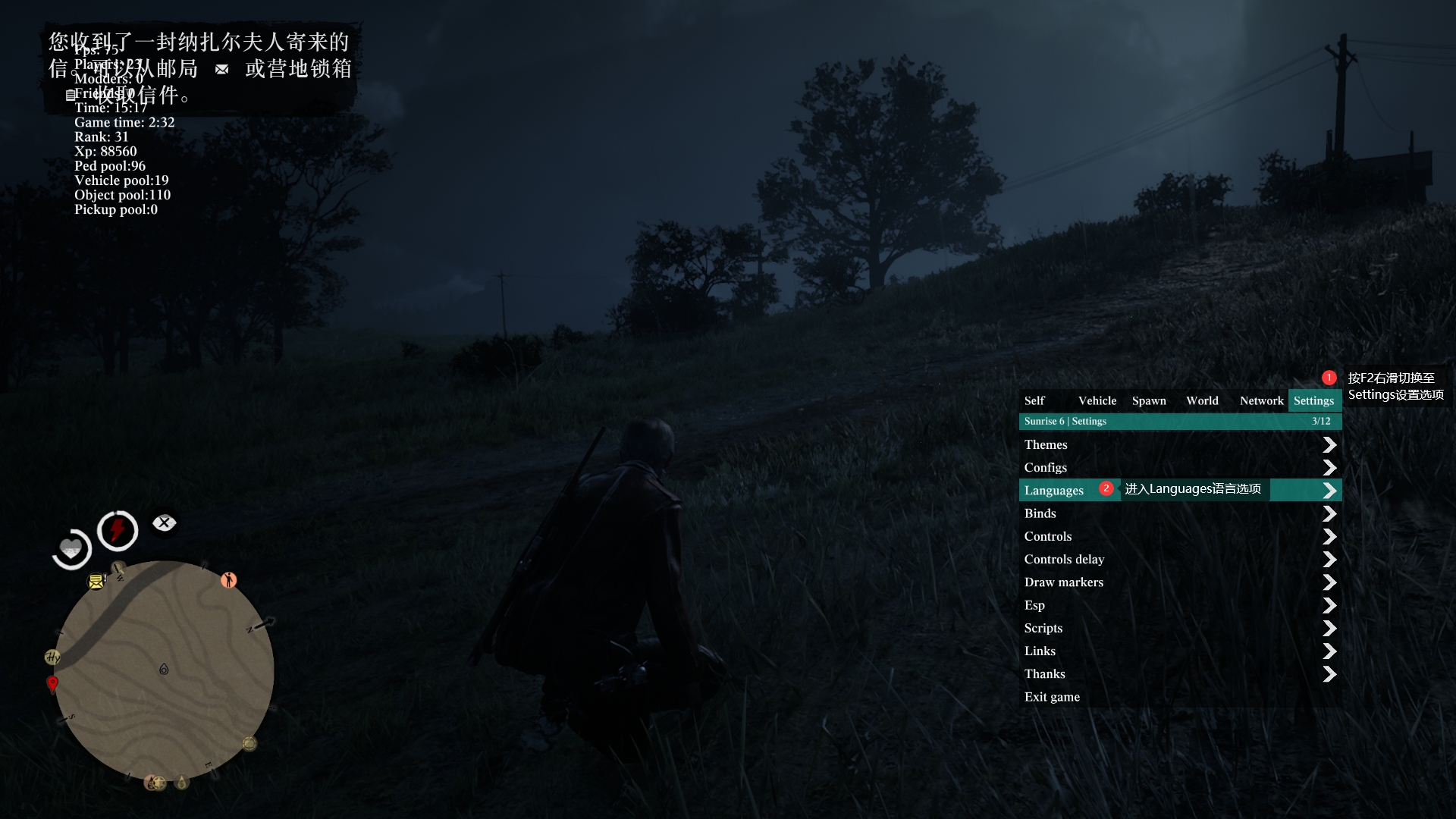The height and width of the screenshot is (819, 1456).
Task: Switch to the Self tab
Action: (x=1034, y=400)
